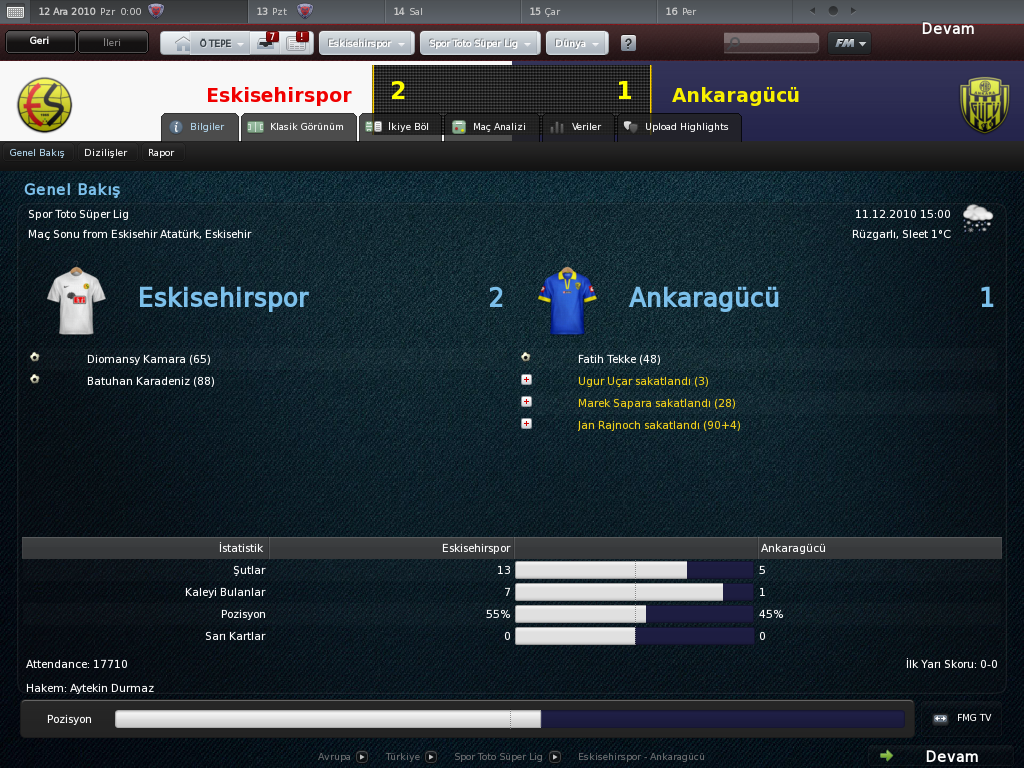1024x768 pixels.
Task: Open the Dünya dropdown menu
Action: (x=576, y=44)
